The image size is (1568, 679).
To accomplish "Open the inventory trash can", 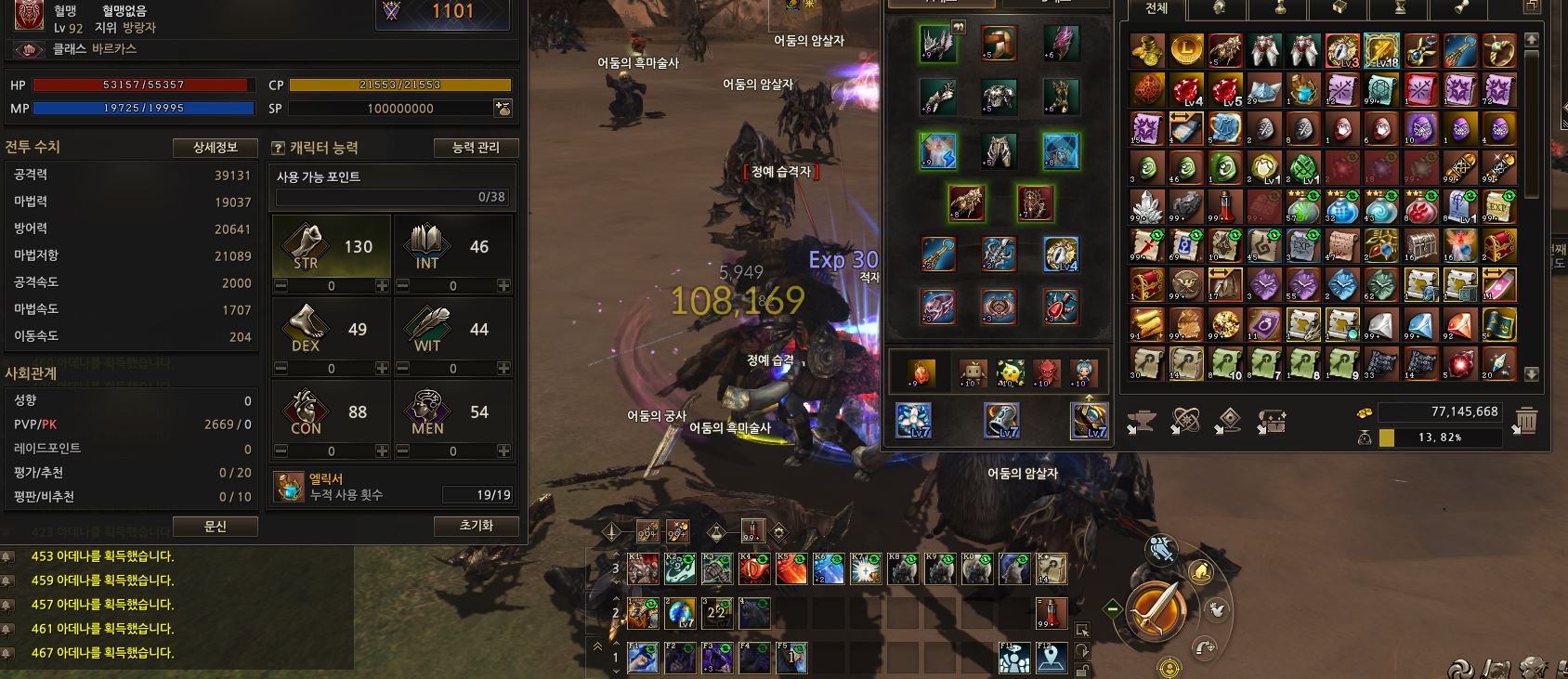I will (x=1524, y=422).
